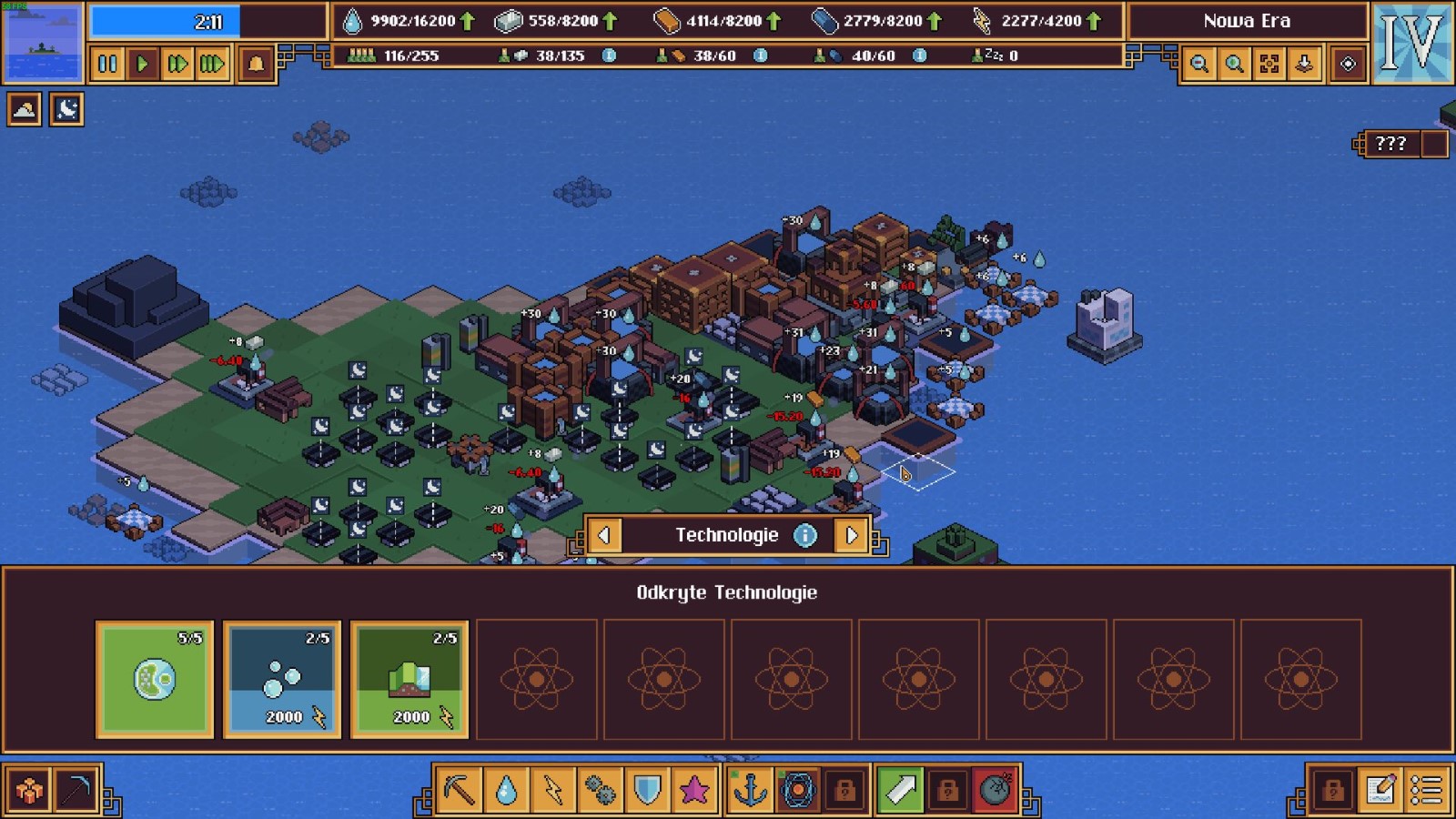Screen dimensions: 1456x819
Task: Select the bubbles technology costing 2000
Action: (282, 679)
